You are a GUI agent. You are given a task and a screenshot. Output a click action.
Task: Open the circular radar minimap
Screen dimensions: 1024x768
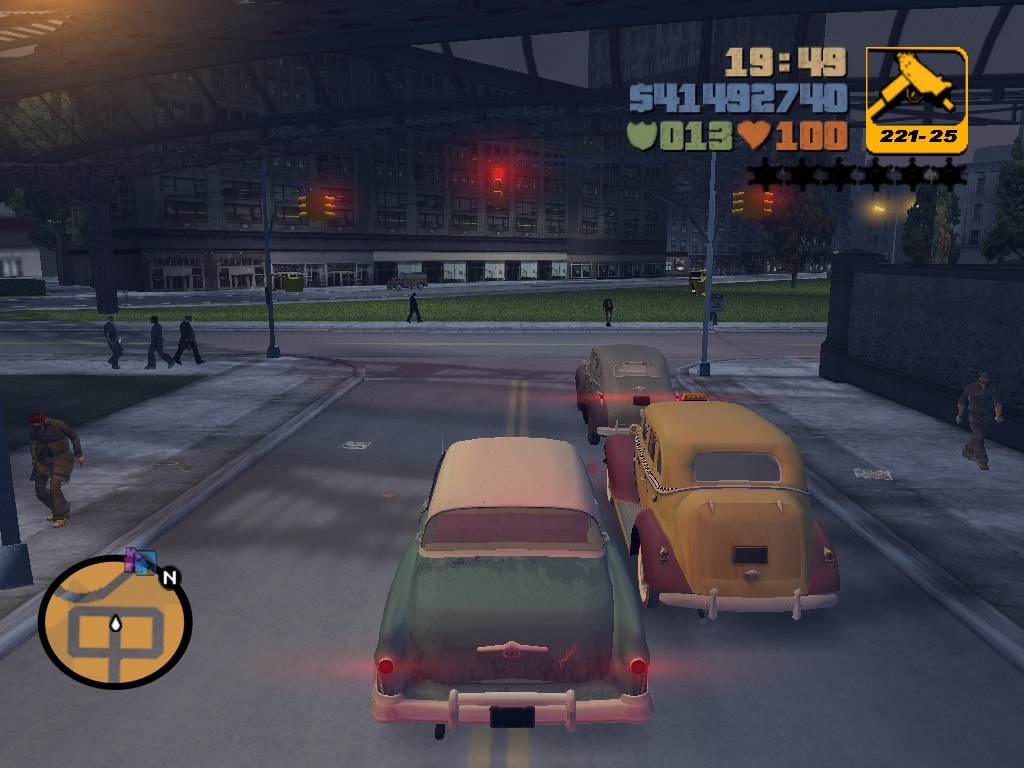click(x=115, y=622)
